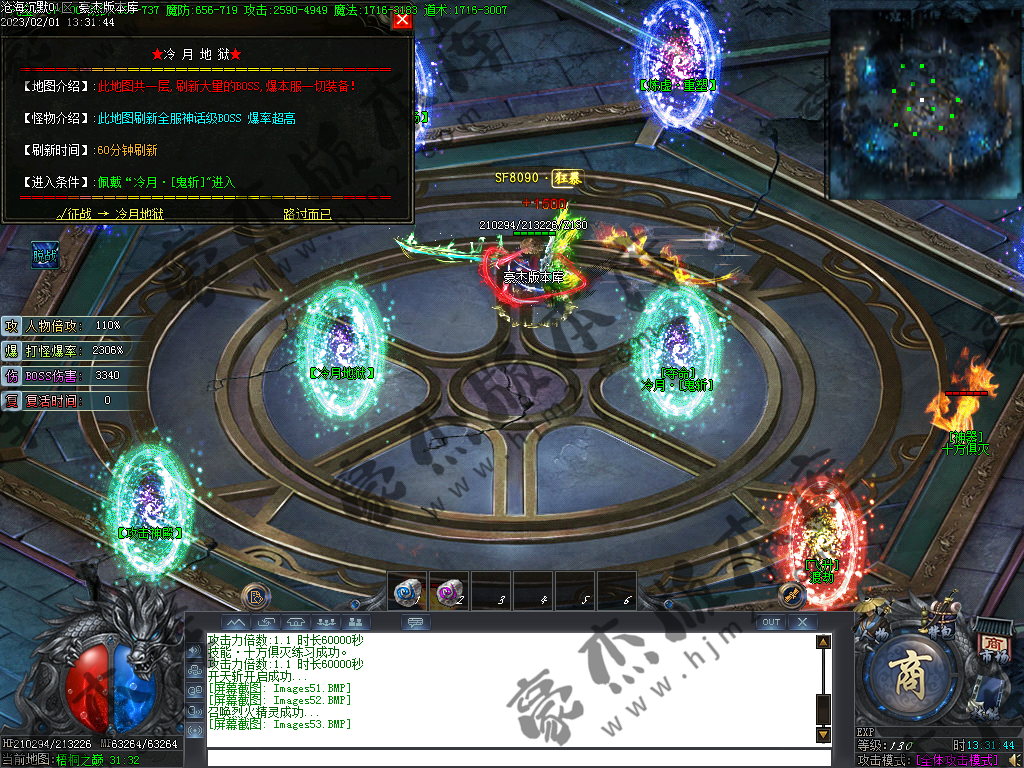The width and height of the screenshot is (1024, 768).
Task: Close the 冷月地狱 dialog window
Action: pos(402,19)
